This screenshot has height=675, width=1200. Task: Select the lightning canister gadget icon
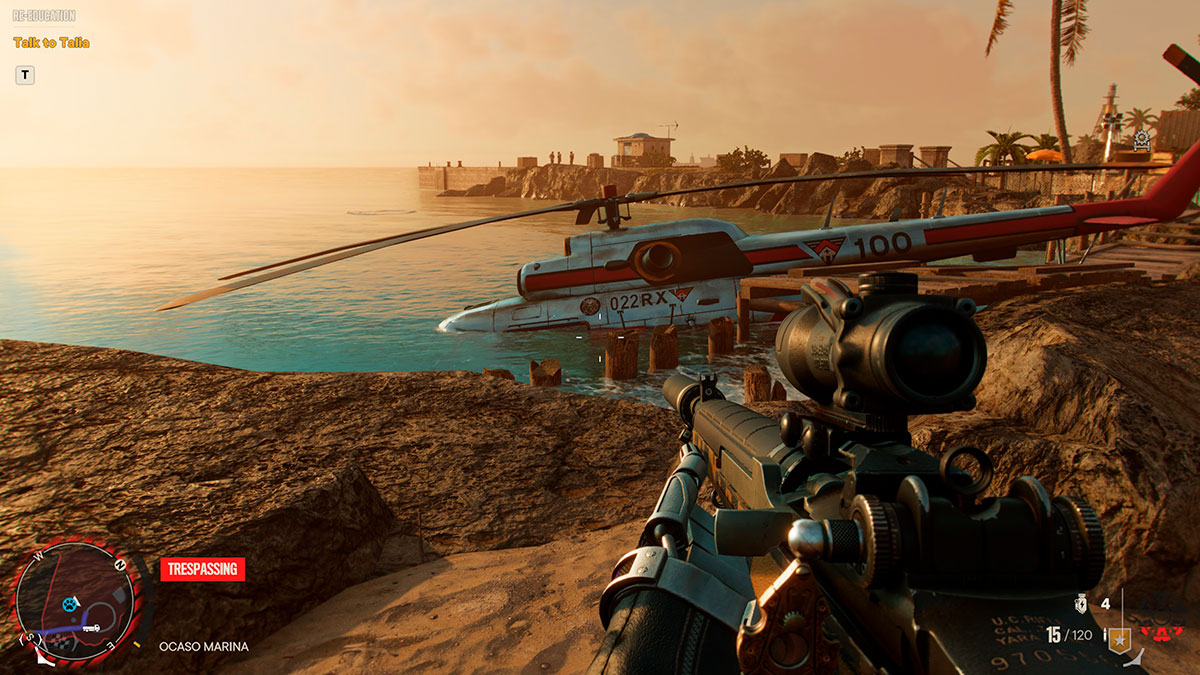pos(1080,604)
